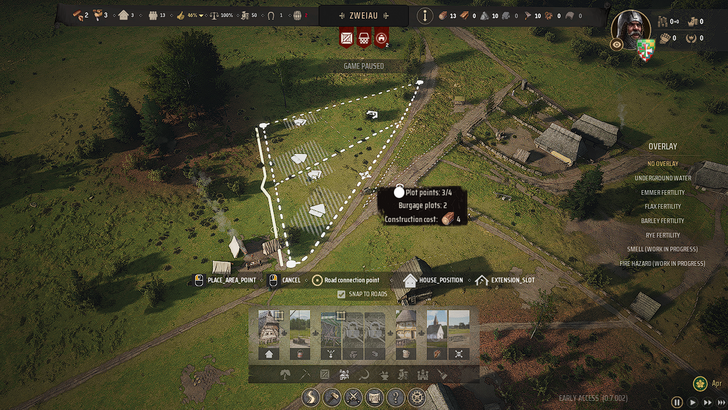Open the help question mark button

396,397
